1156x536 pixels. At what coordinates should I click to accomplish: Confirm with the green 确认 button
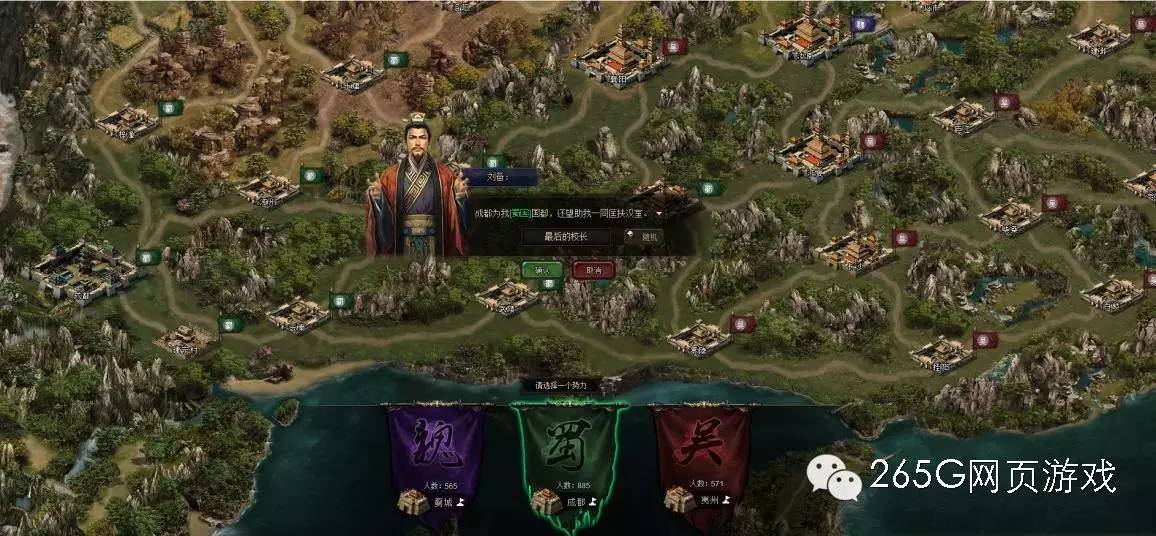click(x=541, y=270)
